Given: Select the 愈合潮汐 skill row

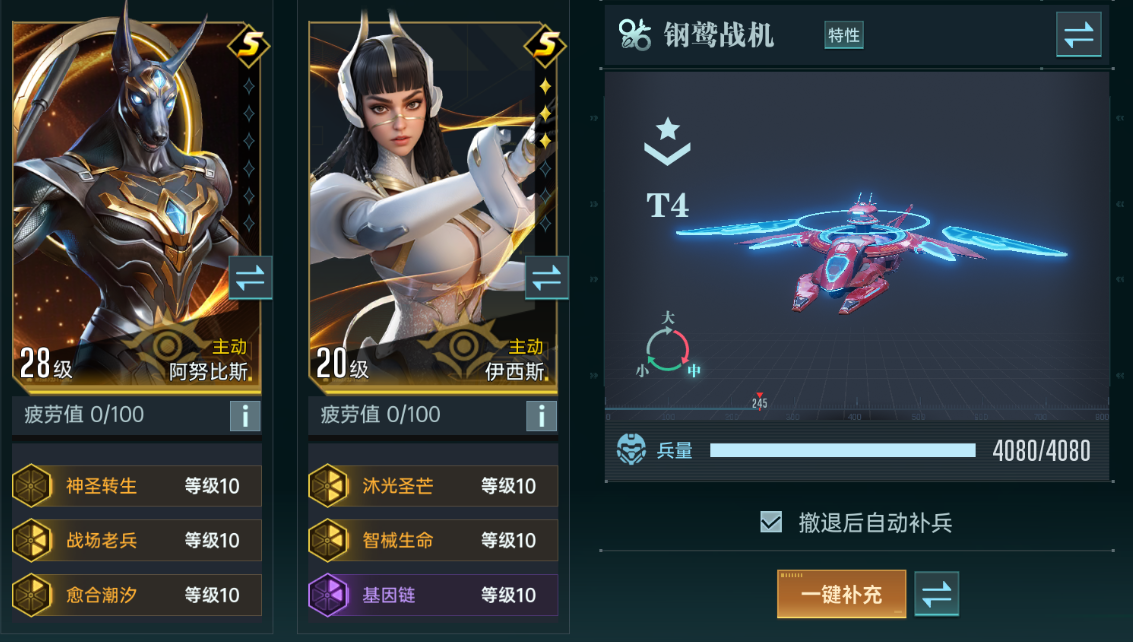Looking at the screenshot, I should tap(137, 595).
